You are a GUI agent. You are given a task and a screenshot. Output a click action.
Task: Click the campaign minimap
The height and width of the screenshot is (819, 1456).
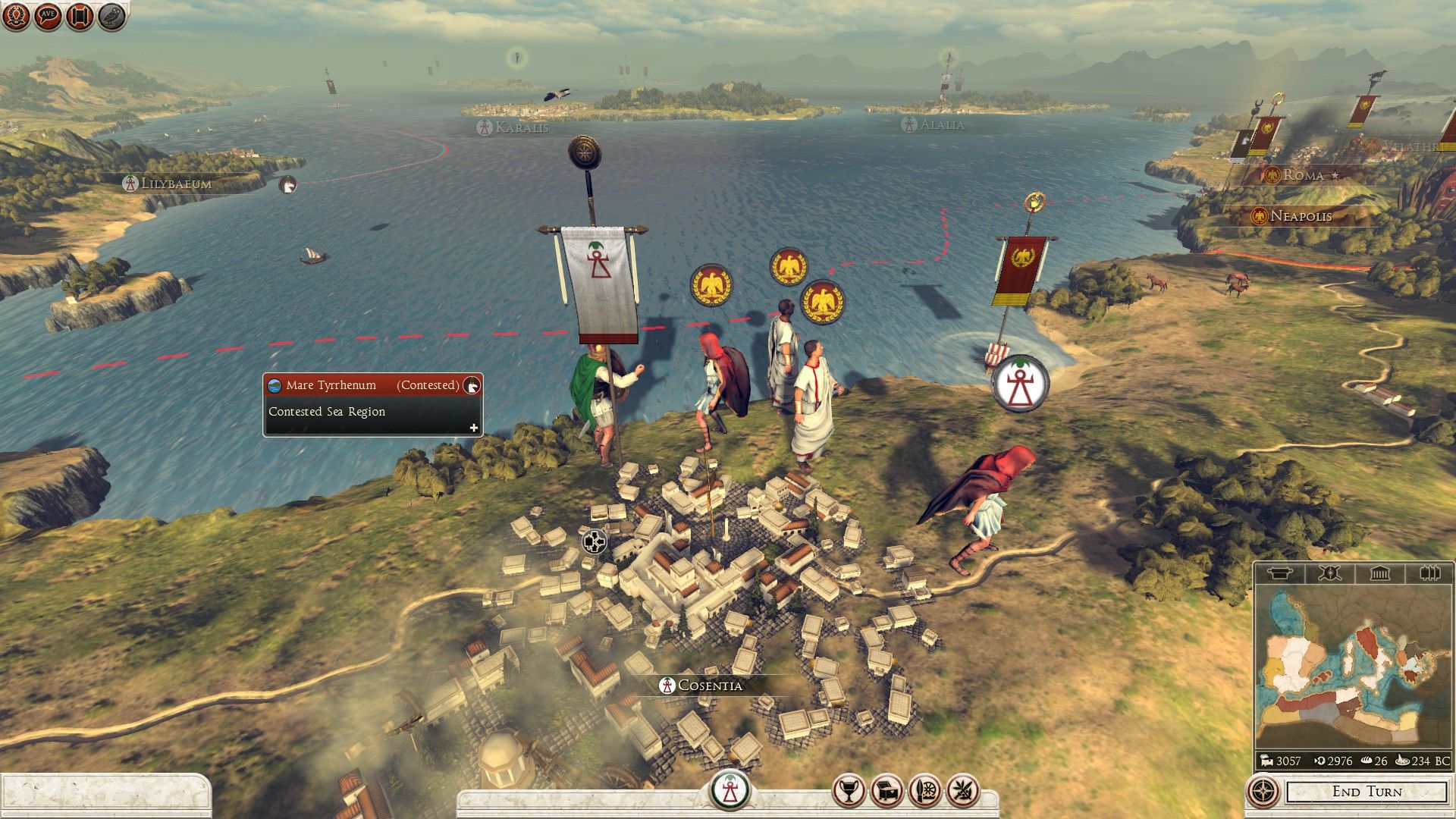point(1352,667)
